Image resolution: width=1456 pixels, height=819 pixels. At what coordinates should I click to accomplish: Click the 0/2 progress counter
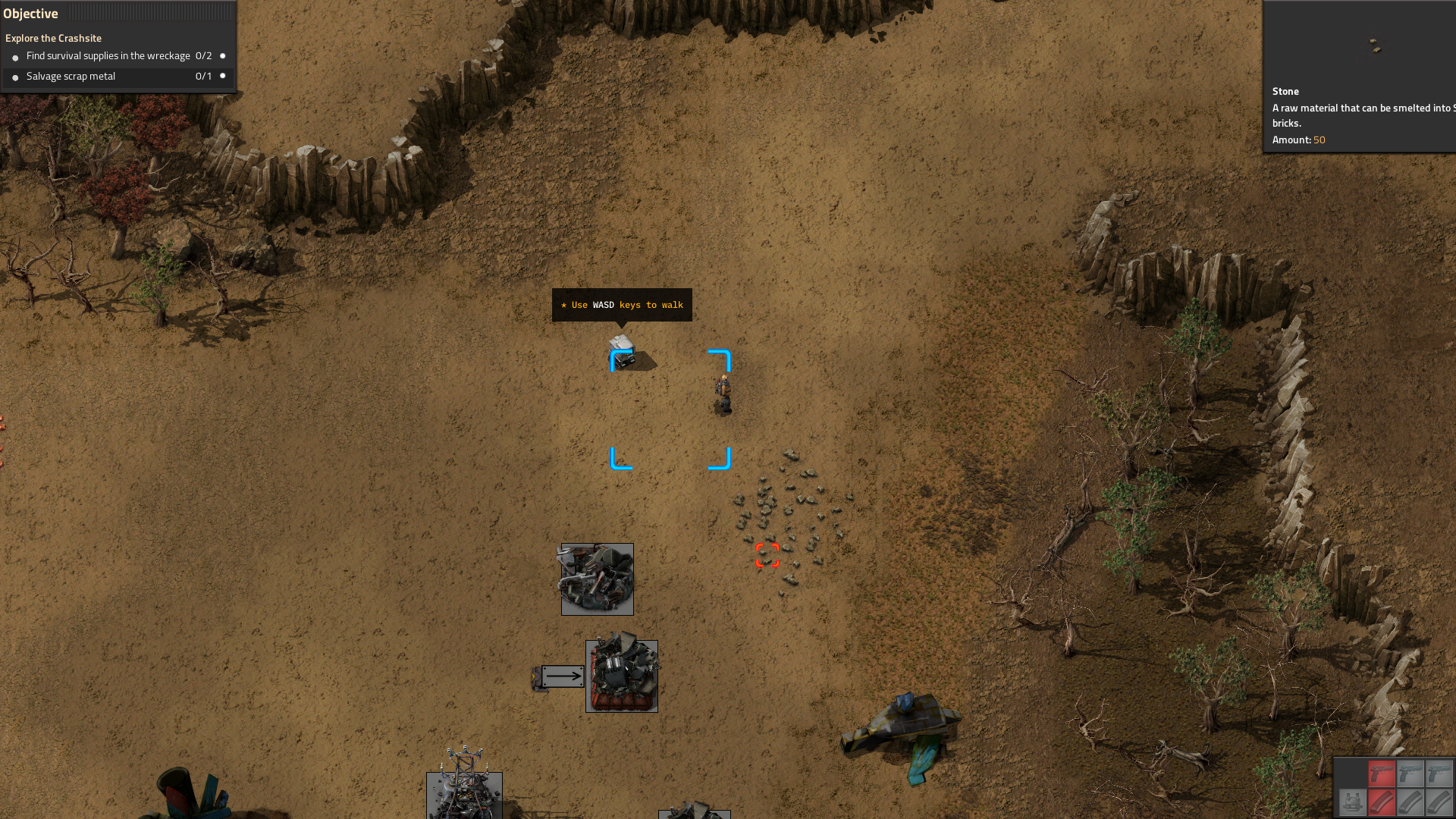point(202,55)
